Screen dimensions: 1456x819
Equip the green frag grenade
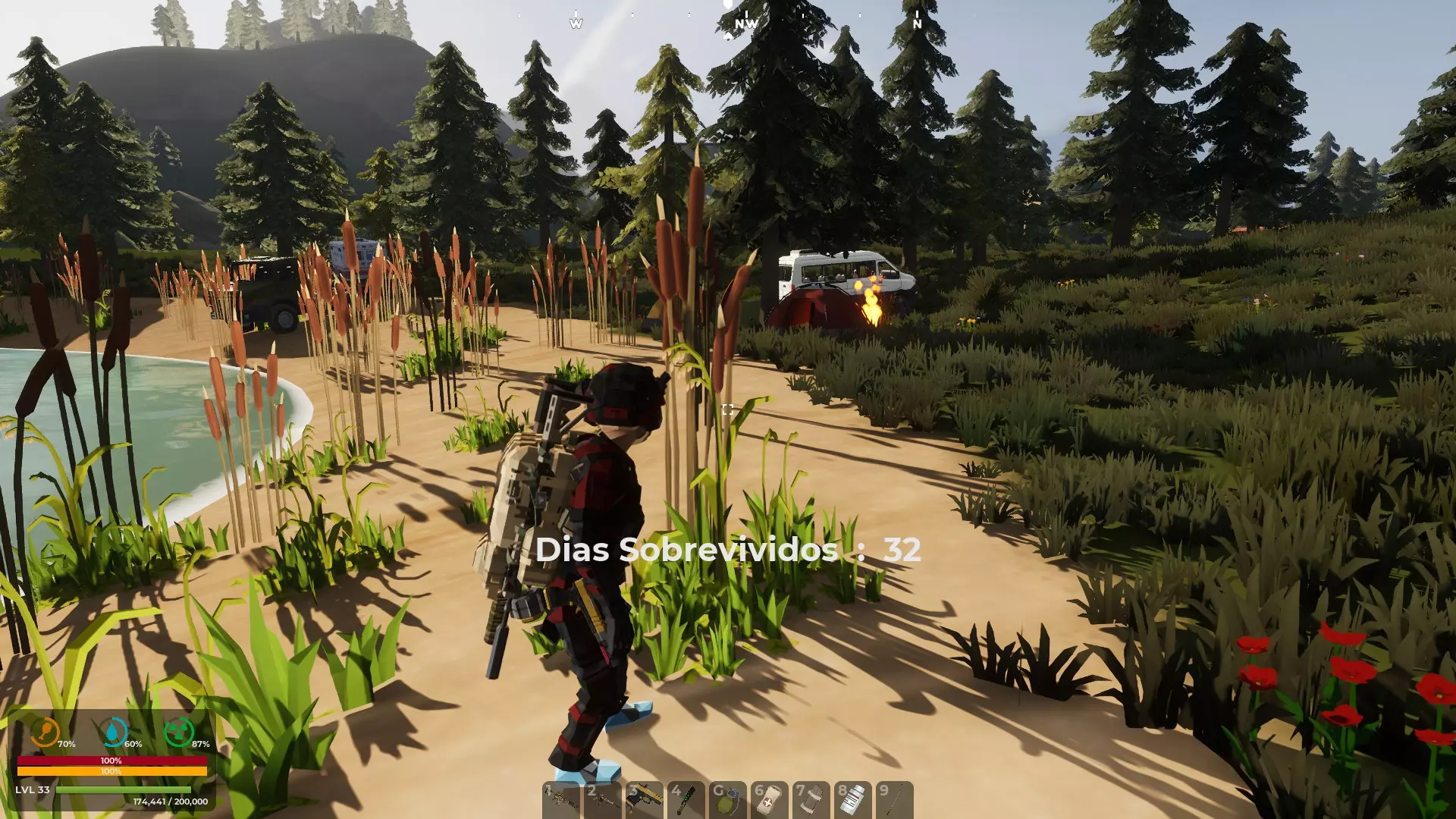(728, 800)
